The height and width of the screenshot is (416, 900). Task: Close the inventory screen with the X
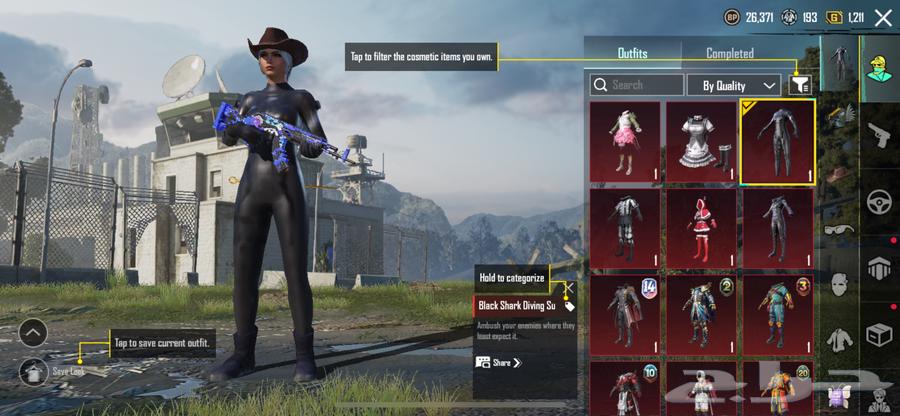[882, 17]
